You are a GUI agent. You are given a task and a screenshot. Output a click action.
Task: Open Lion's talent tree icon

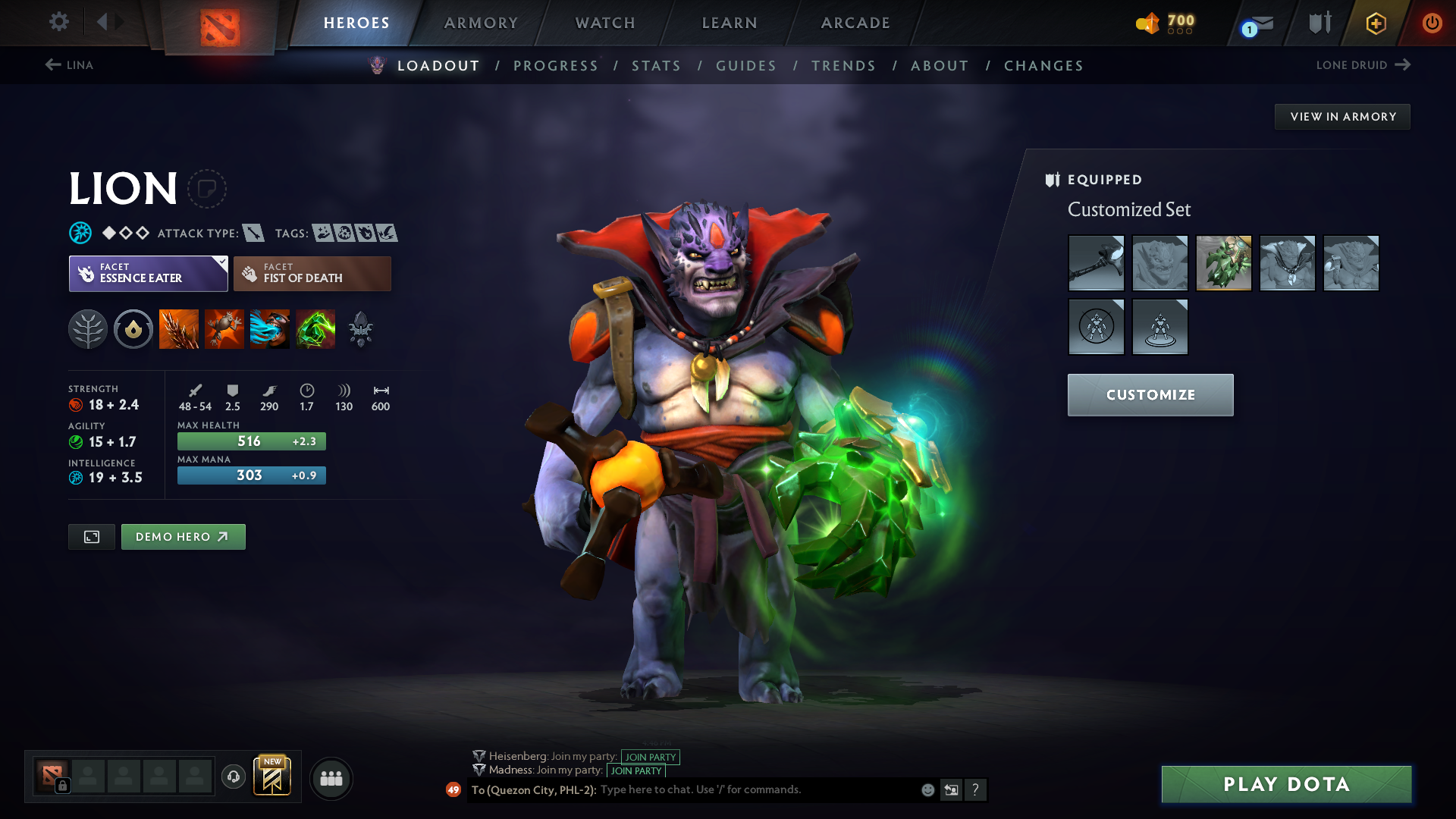click(88, 329)
